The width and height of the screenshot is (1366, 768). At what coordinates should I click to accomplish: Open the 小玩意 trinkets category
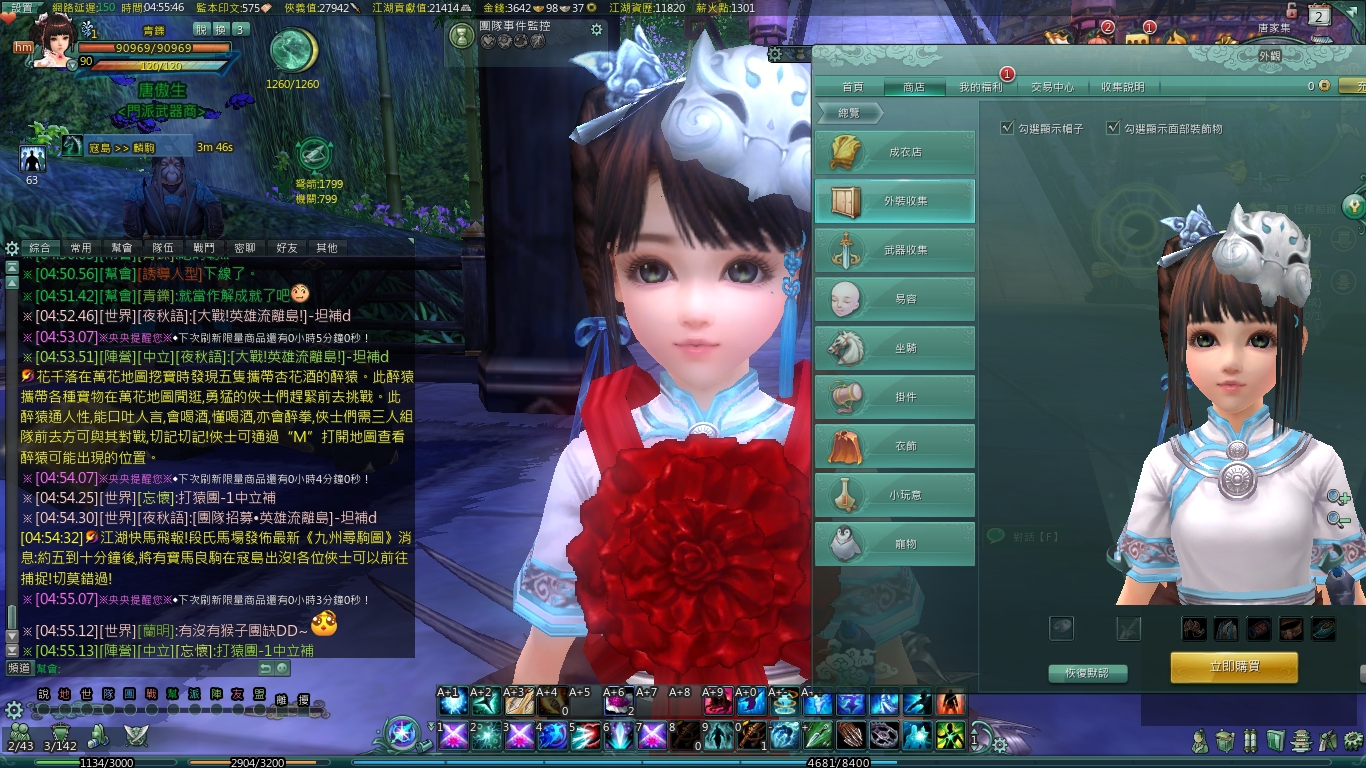(x=895, y=495)
